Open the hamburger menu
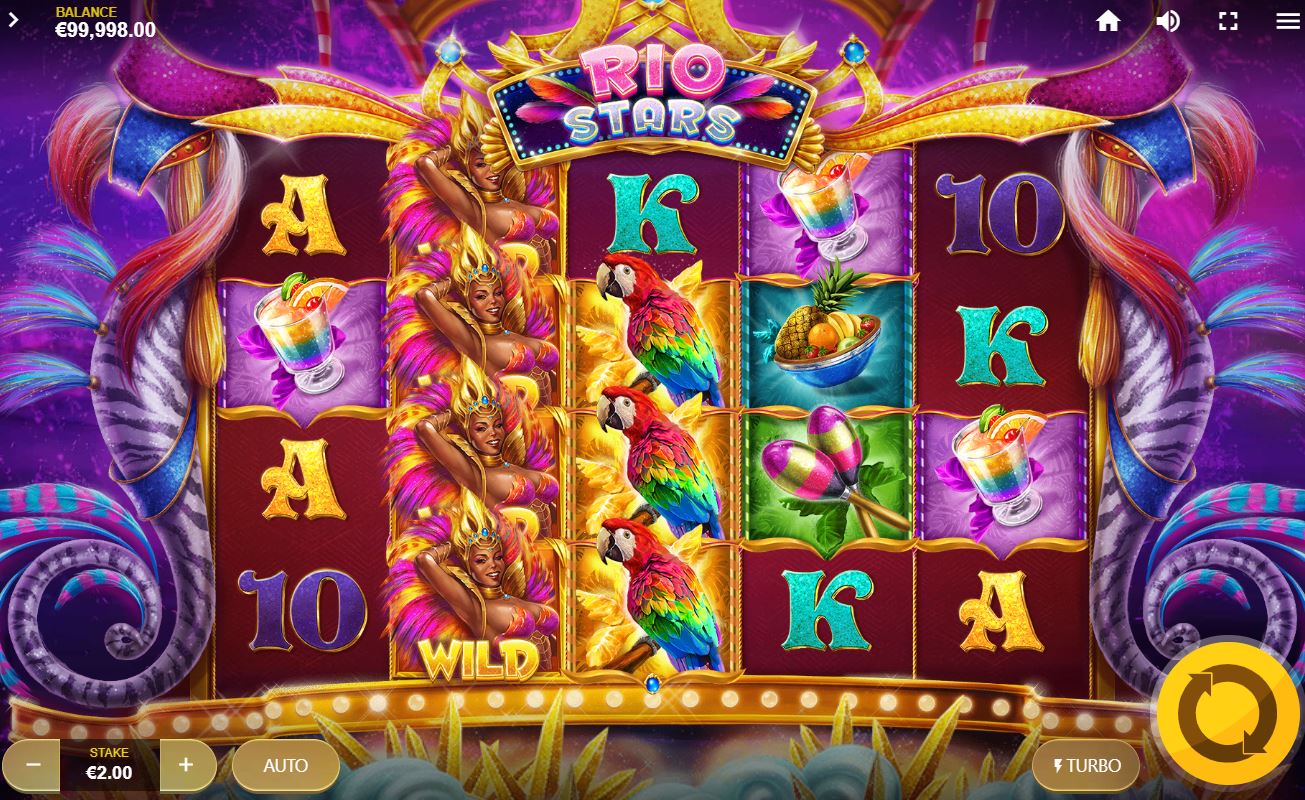 (x=1287, y=21)
